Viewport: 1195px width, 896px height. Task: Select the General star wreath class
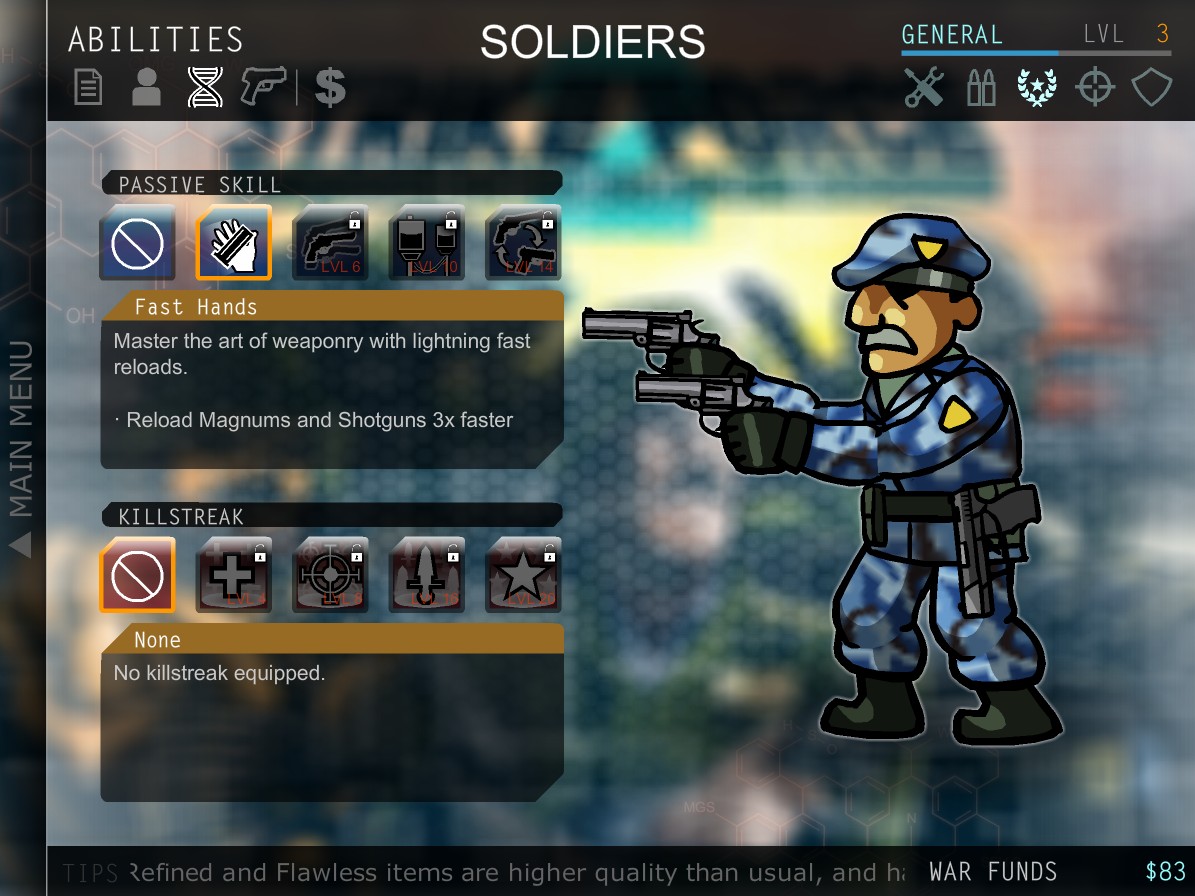coord(1037,88)
